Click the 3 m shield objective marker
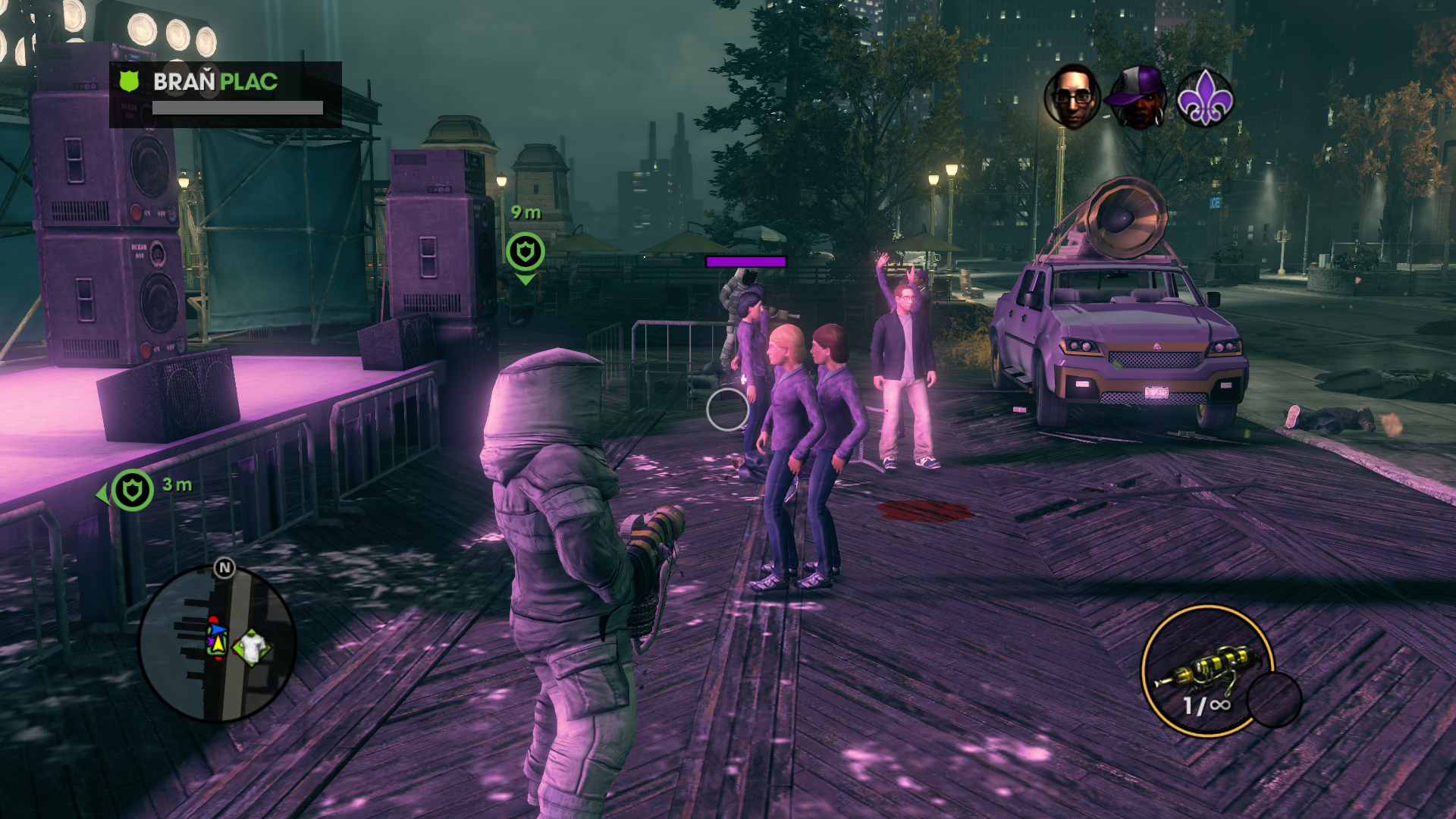 133,490
